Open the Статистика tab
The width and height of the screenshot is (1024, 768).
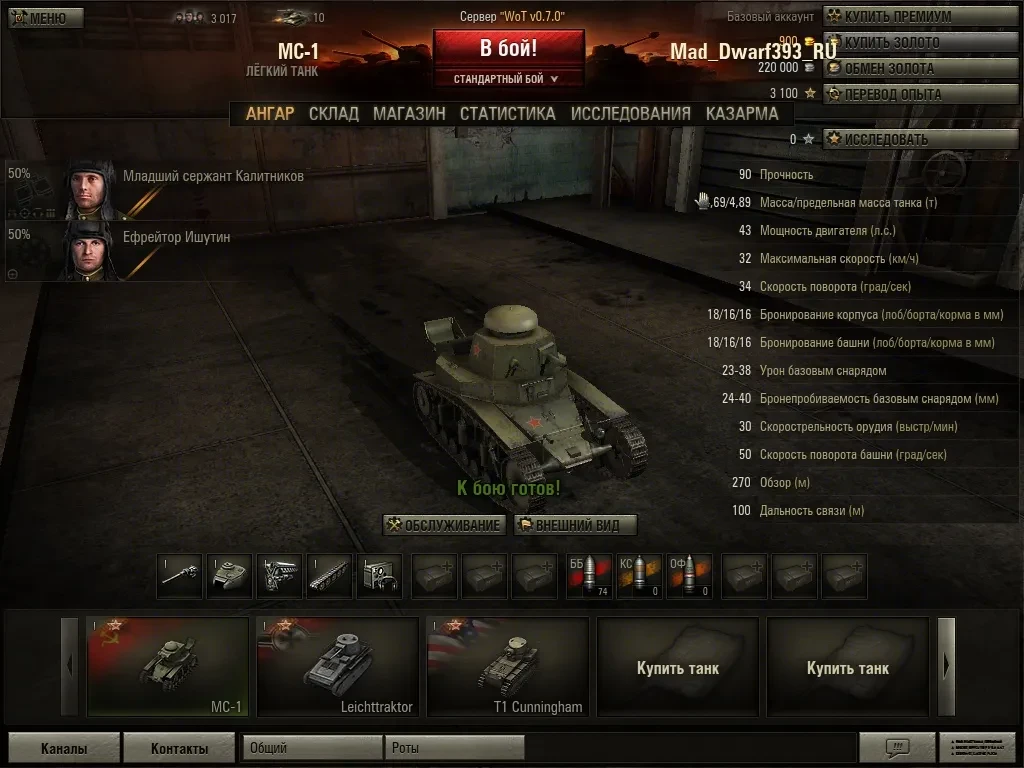pos(507,113)
